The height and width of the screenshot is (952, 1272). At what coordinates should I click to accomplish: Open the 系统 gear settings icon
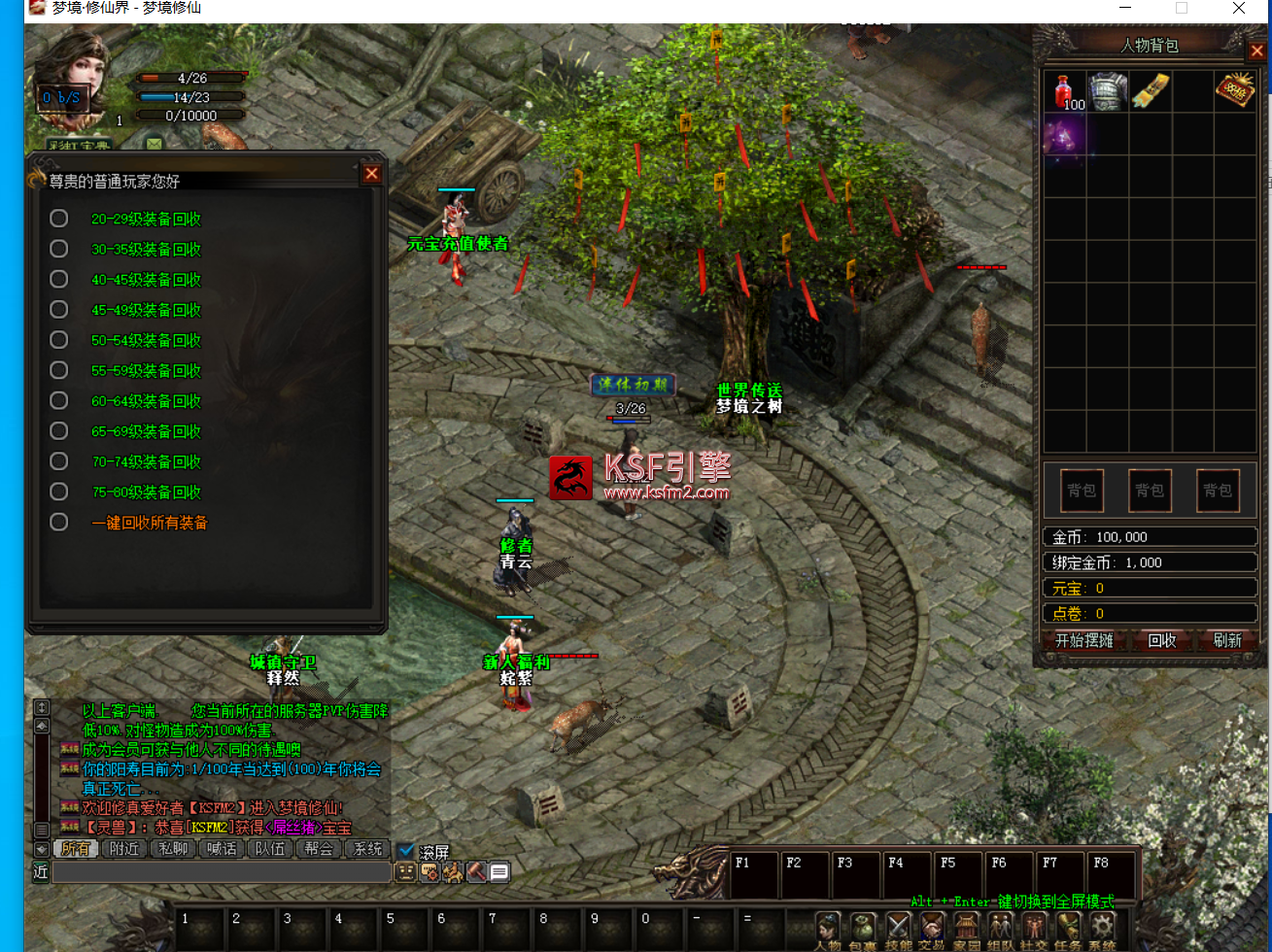point(1102,928)
